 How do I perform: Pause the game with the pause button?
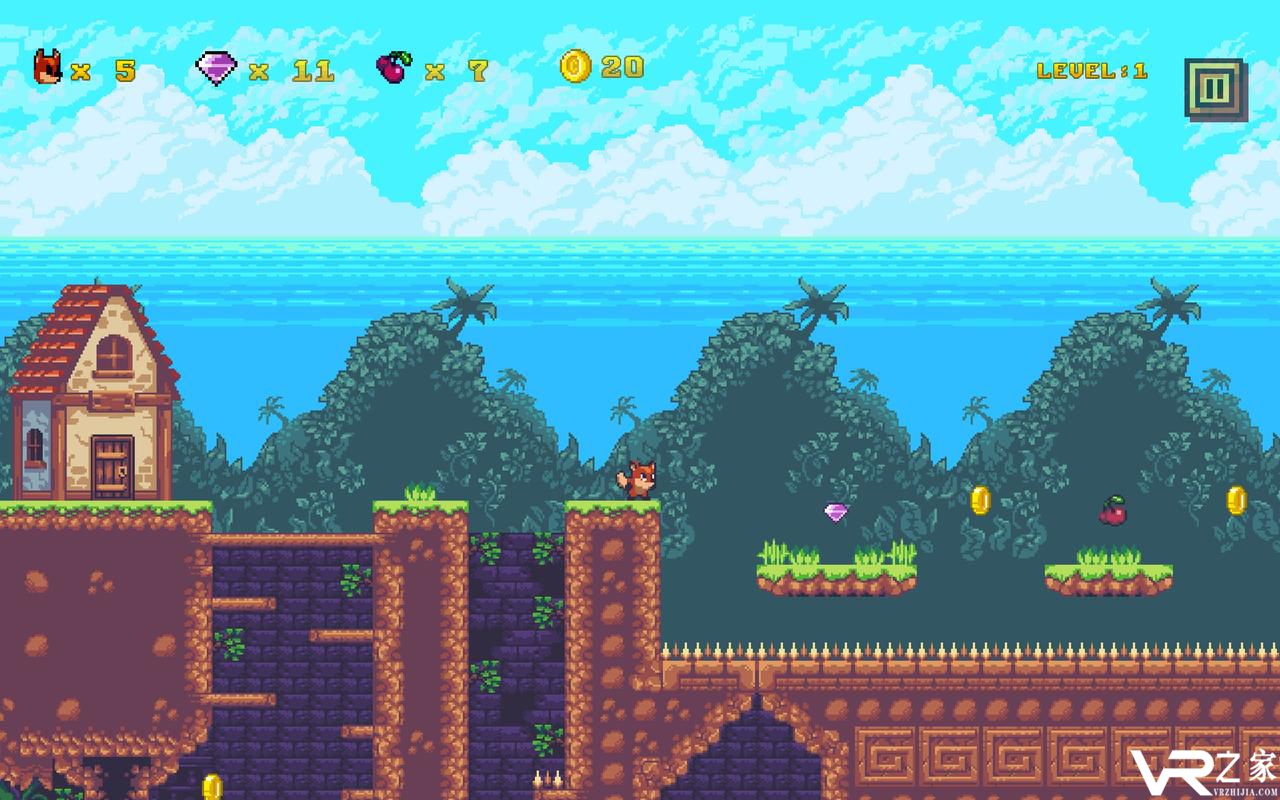(1214, 89)
